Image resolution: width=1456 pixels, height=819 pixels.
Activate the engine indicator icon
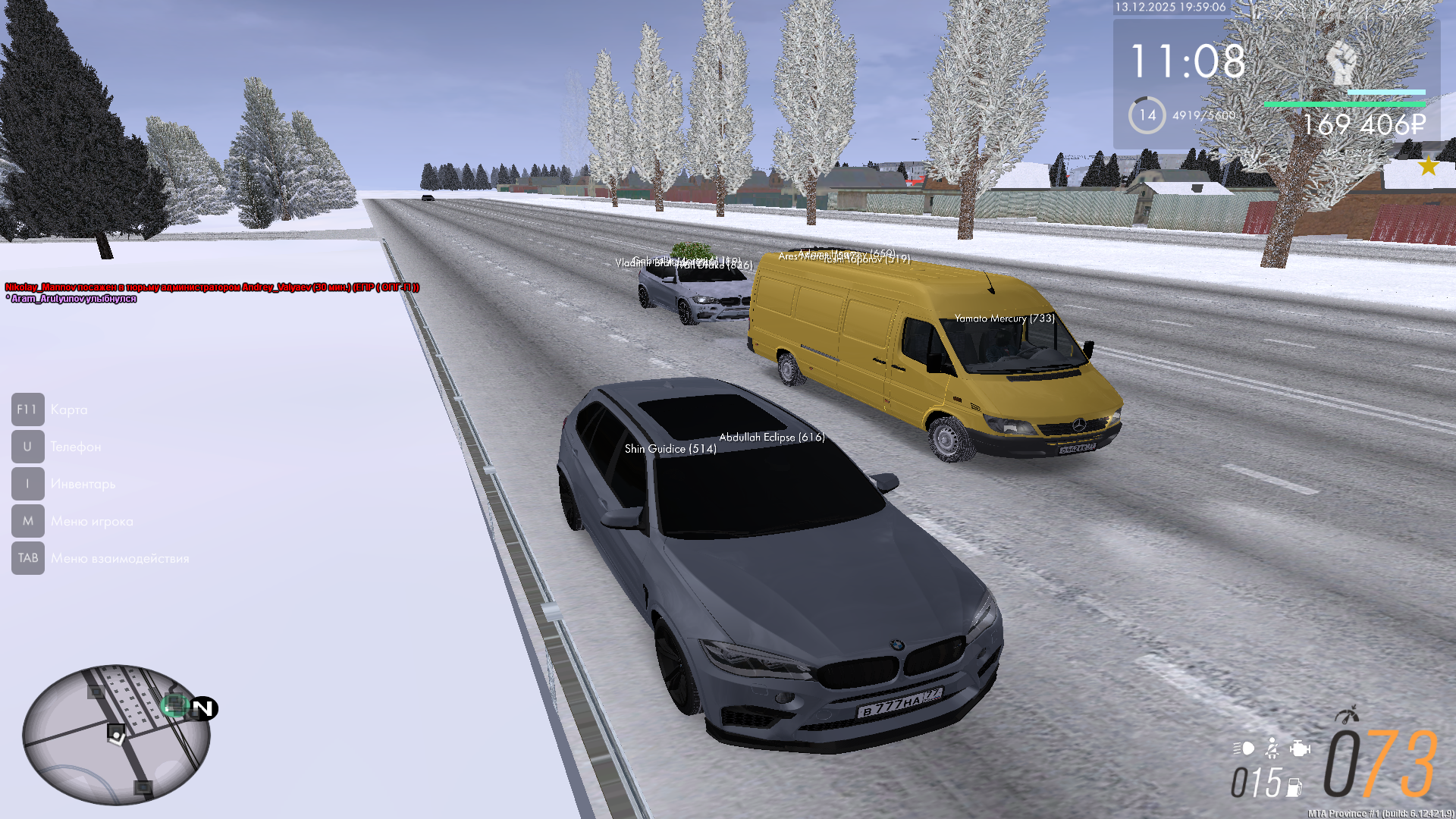(1300, 749)
